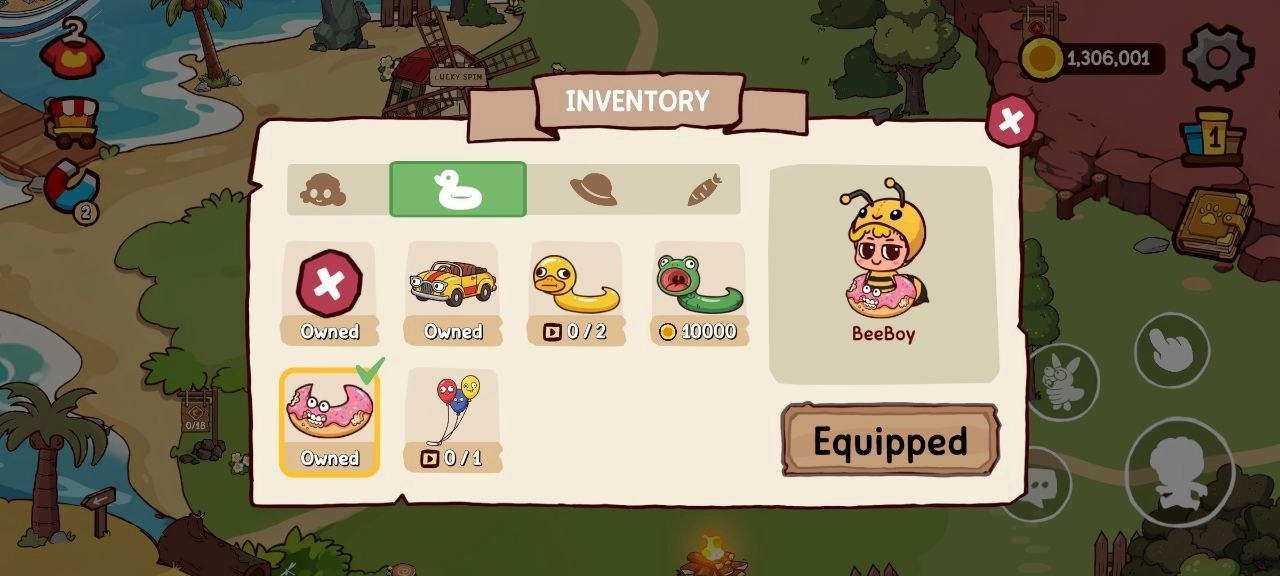
Task: Click the Equipped button
Action: click(x=890, y=440)
